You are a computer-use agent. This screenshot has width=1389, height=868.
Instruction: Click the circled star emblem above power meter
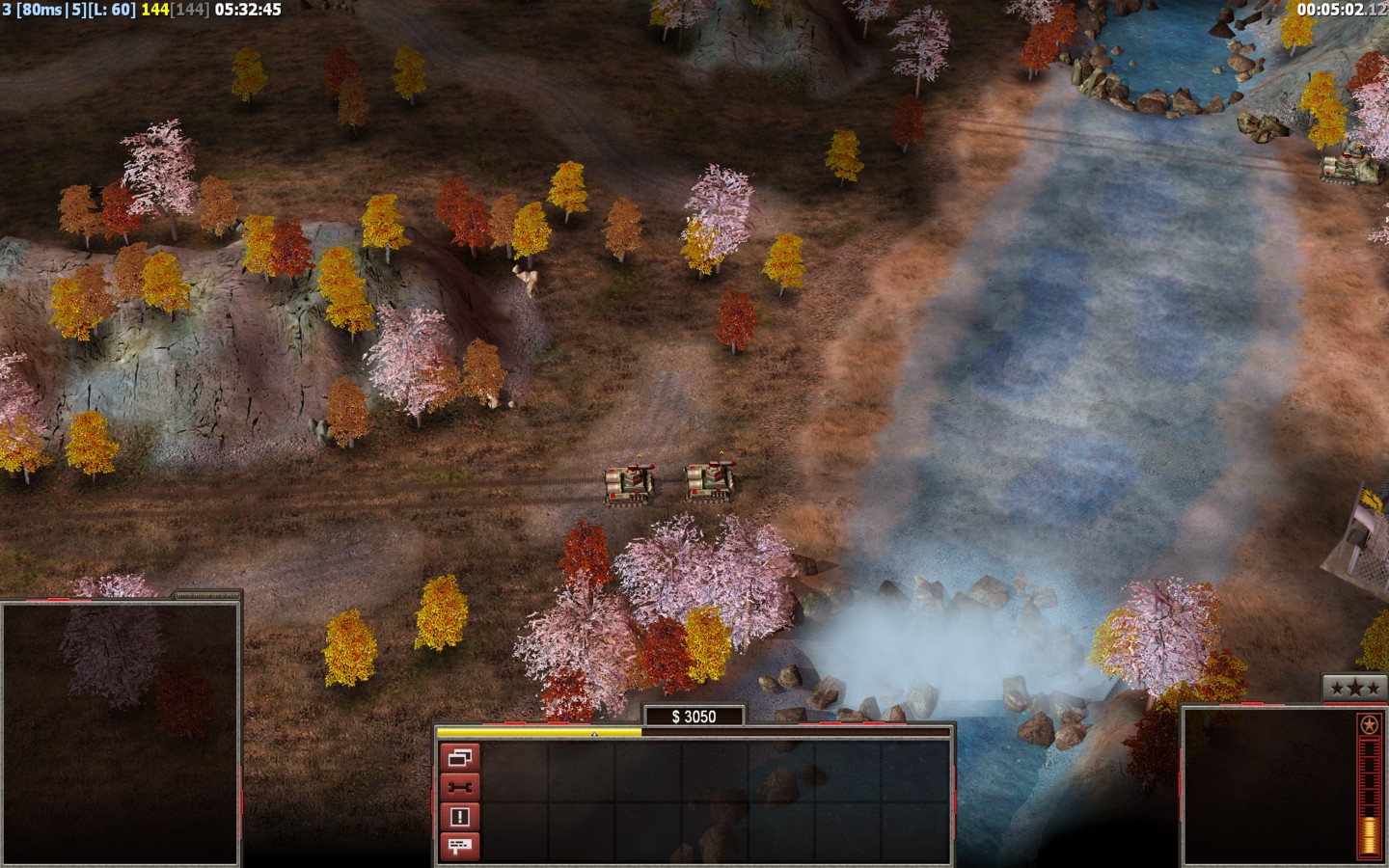(1366, 724)
